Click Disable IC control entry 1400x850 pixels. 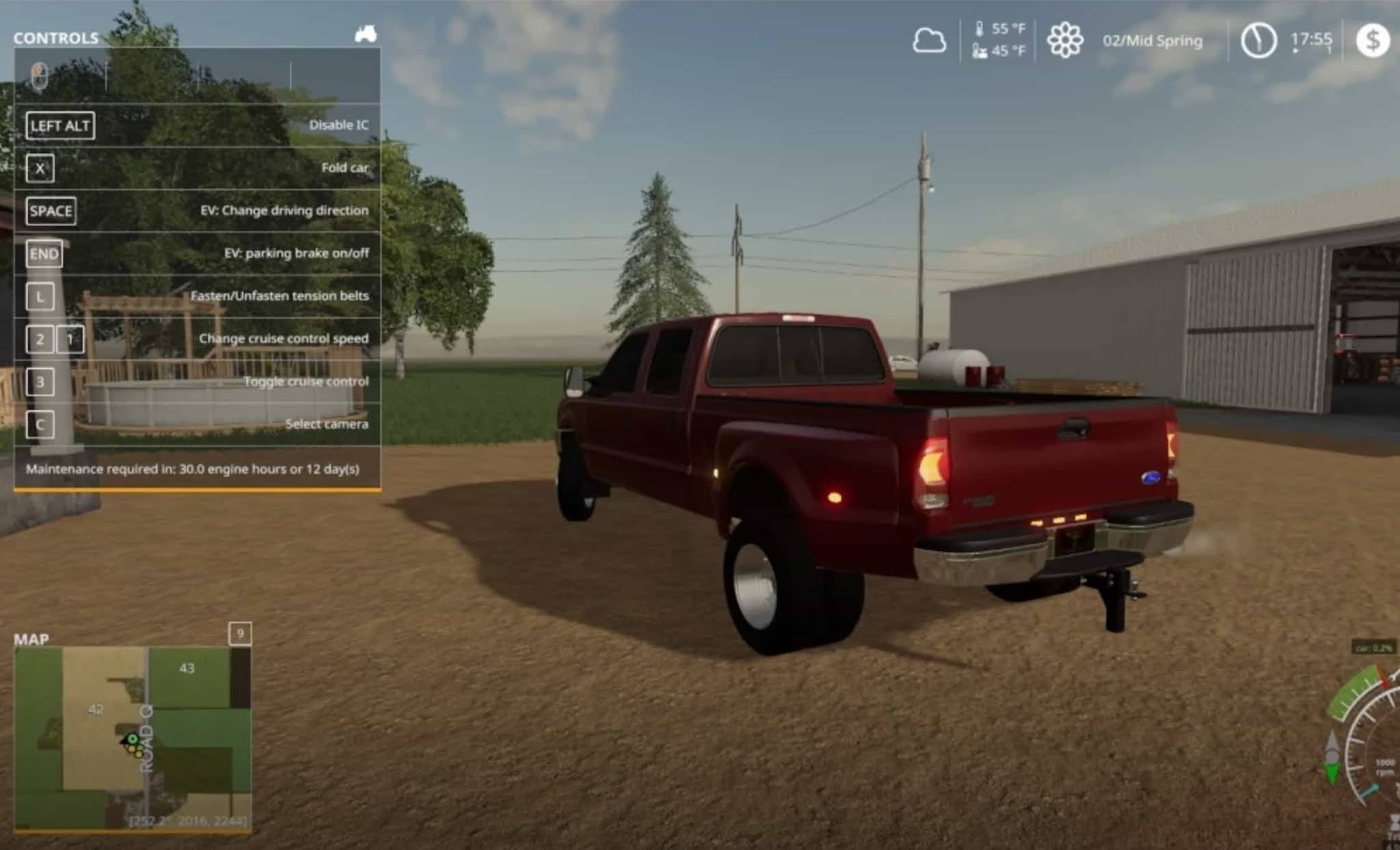coord(339,125)
